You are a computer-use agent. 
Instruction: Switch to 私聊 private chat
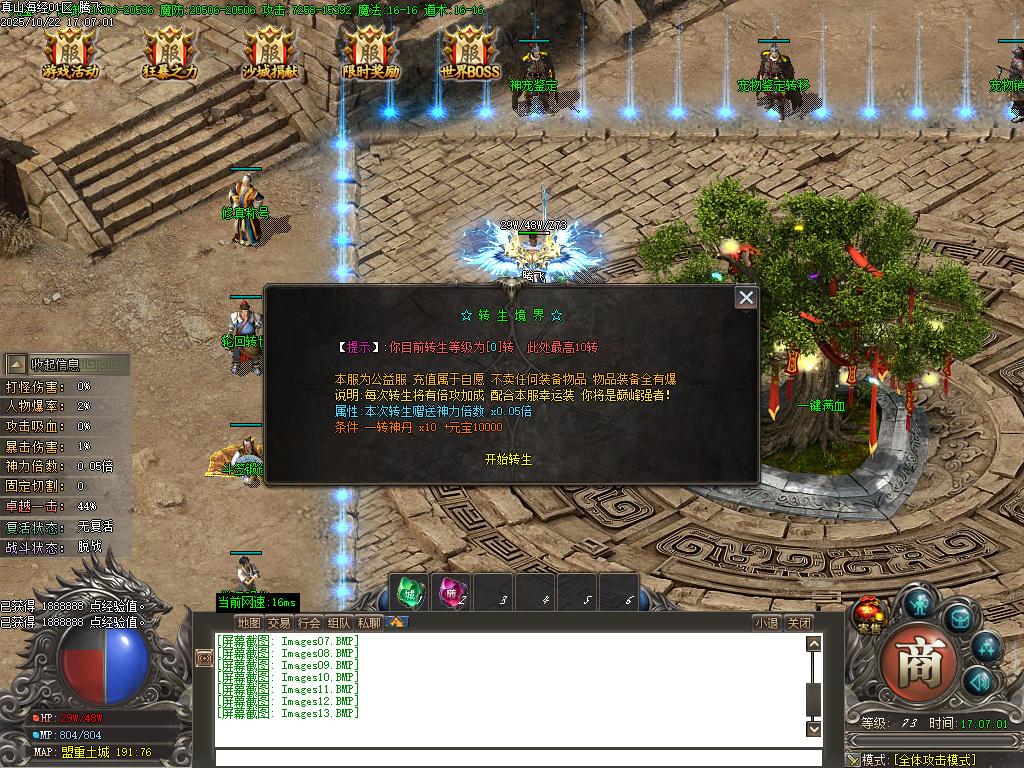coord(369,623)
